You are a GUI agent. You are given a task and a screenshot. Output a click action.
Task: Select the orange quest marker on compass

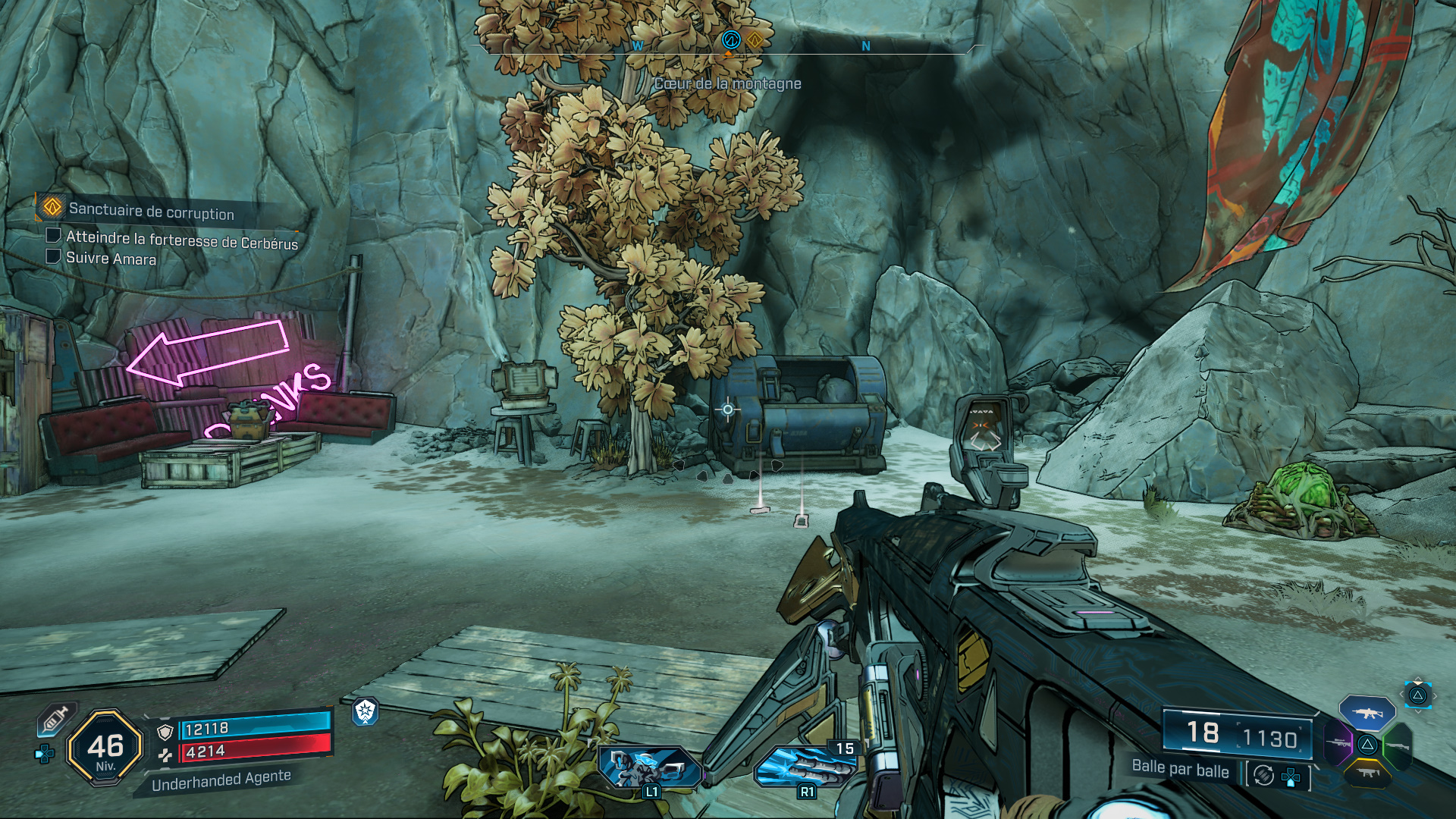click(x=754, y=39)
